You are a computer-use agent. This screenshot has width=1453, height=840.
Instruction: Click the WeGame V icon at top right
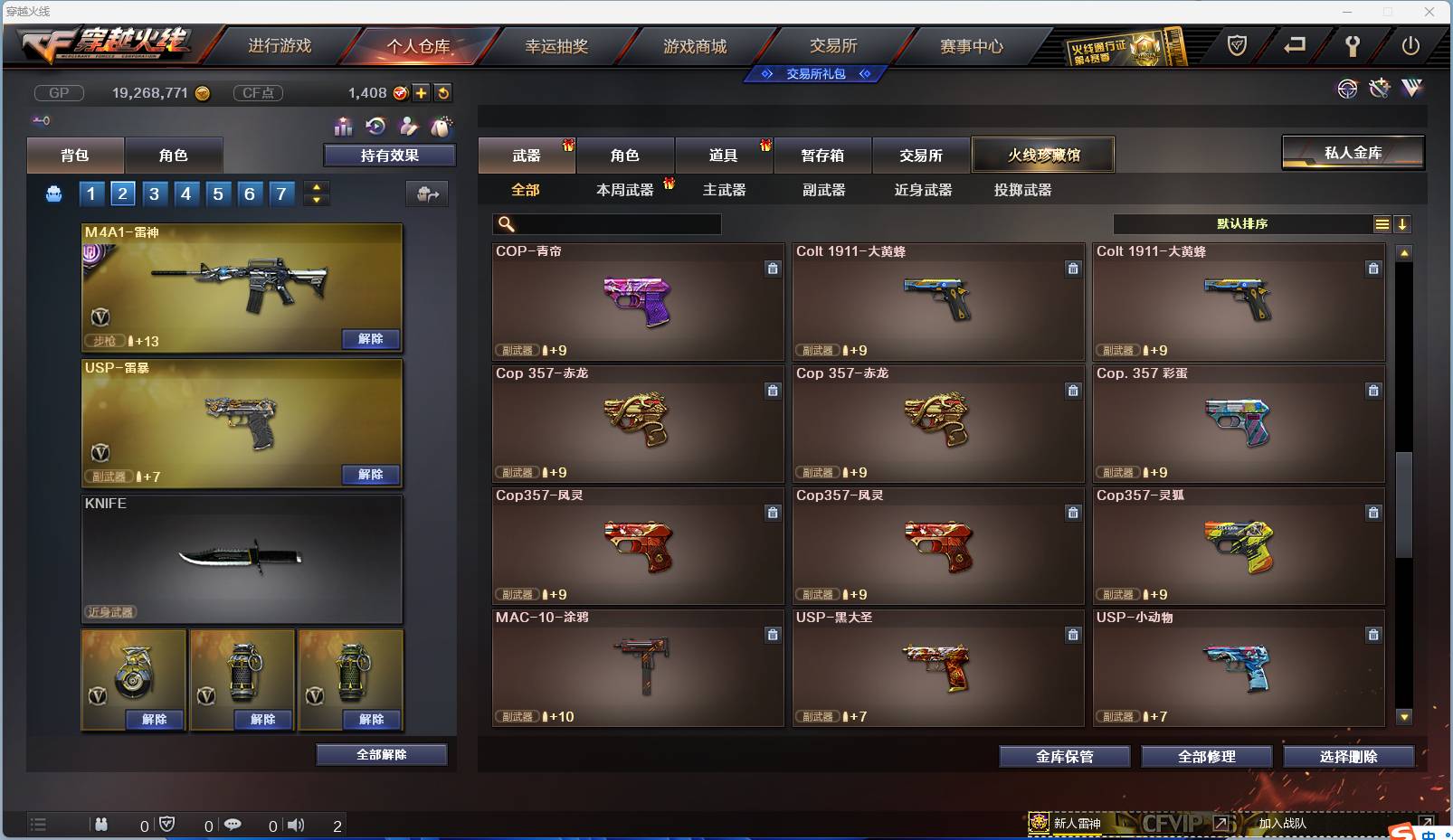coord(1410,89)
